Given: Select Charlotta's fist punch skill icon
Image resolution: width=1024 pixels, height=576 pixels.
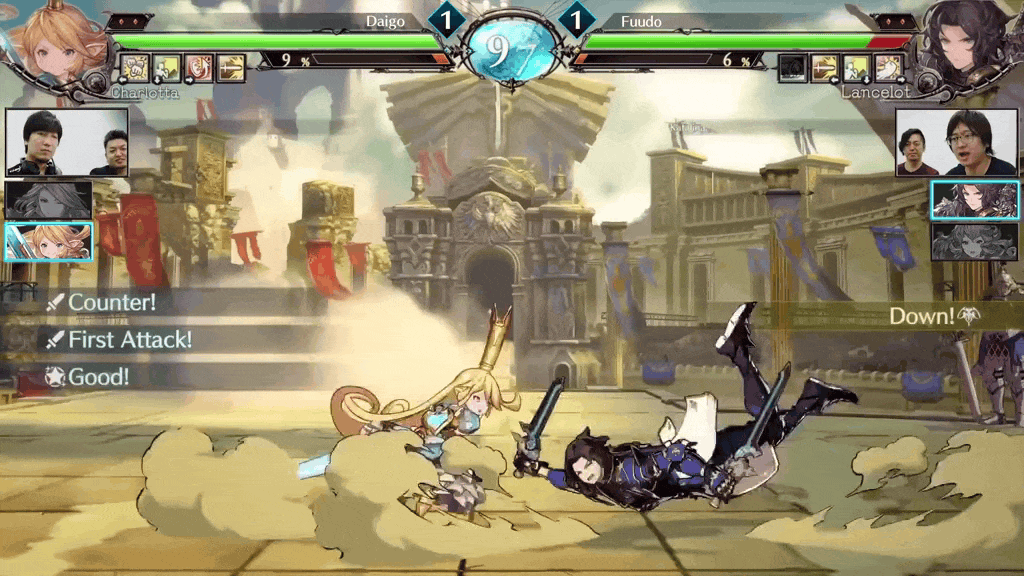Looking at the screenshot, I should 134,68.
